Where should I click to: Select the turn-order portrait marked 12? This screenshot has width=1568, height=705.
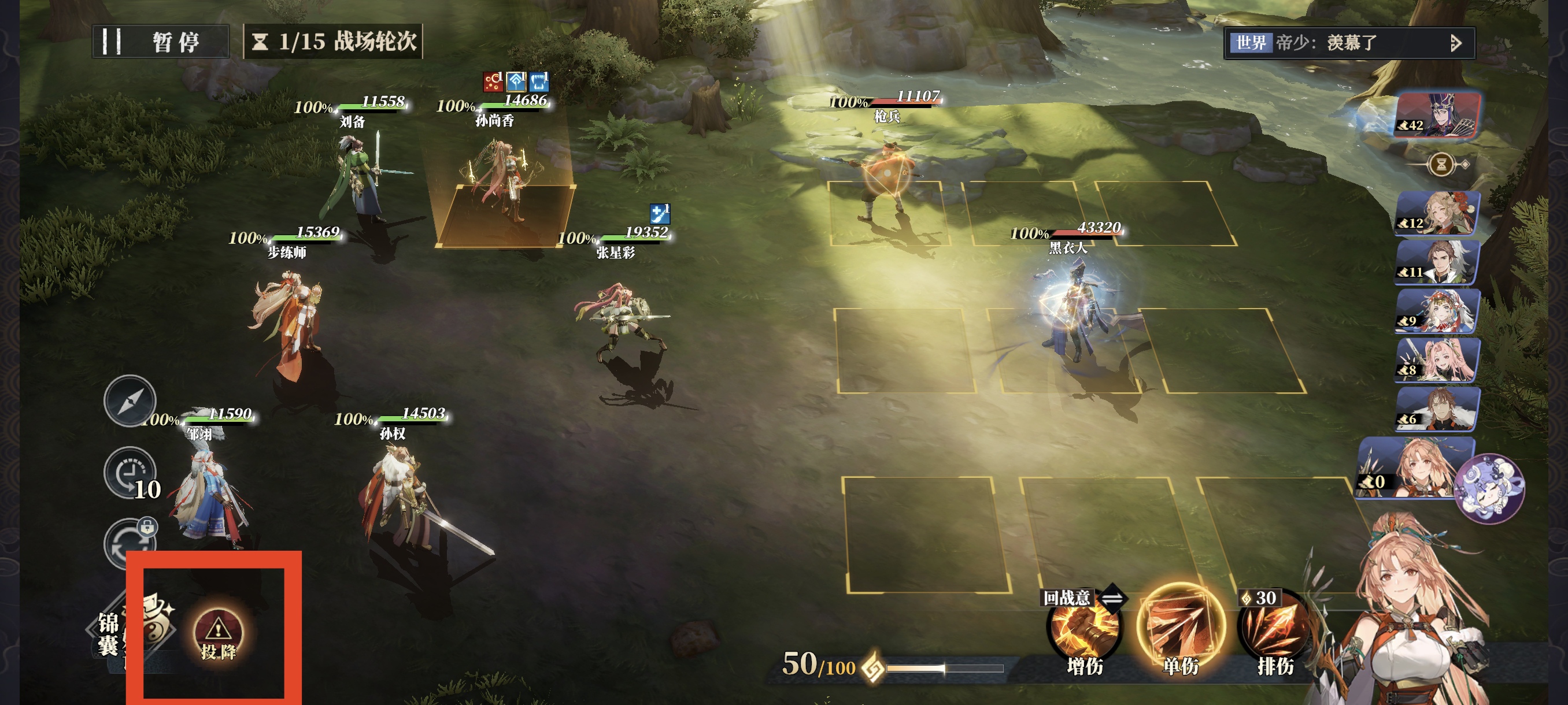click(1437, 213)
